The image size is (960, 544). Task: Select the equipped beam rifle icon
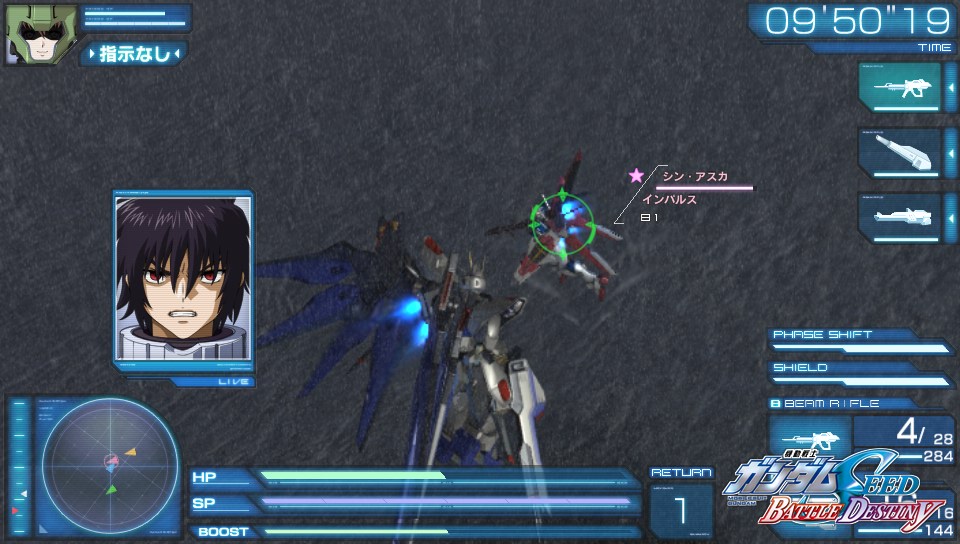coord(809,437)
